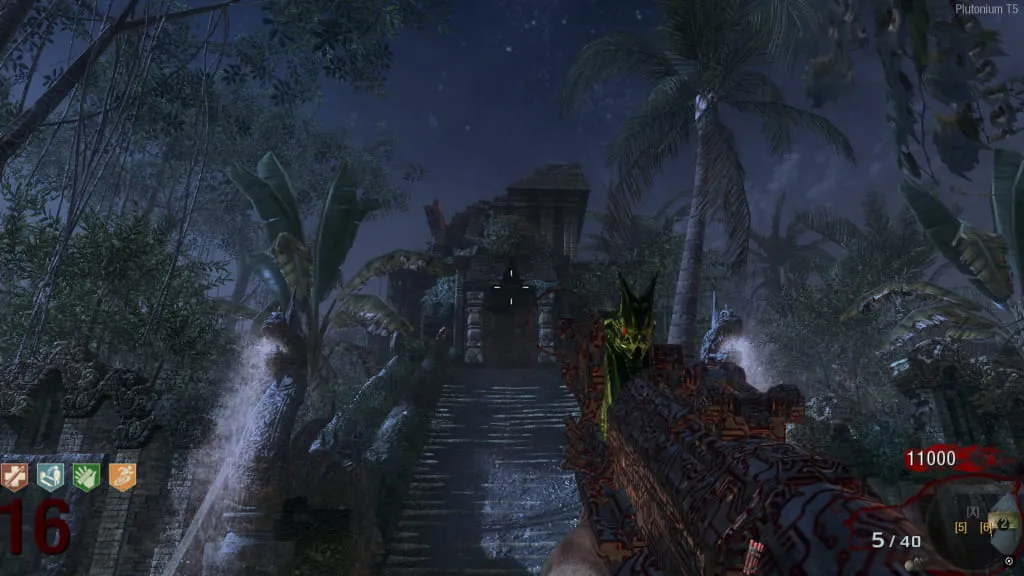Activate the orange Stamin-Up perk icon
1024x576 pixels.
(x=122, y=477)
